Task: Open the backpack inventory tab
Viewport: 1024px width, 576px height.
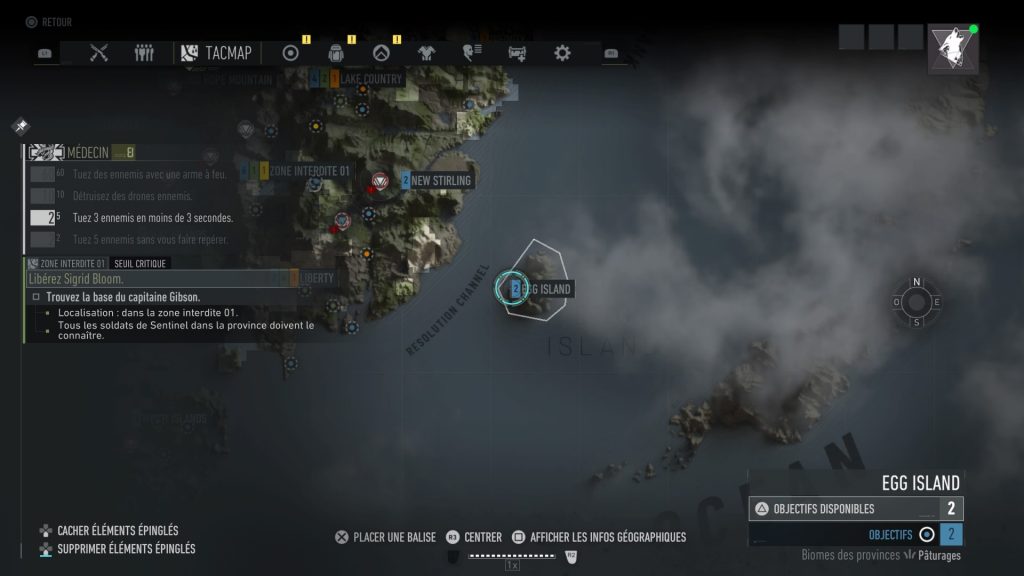Action: pos(336,53)
